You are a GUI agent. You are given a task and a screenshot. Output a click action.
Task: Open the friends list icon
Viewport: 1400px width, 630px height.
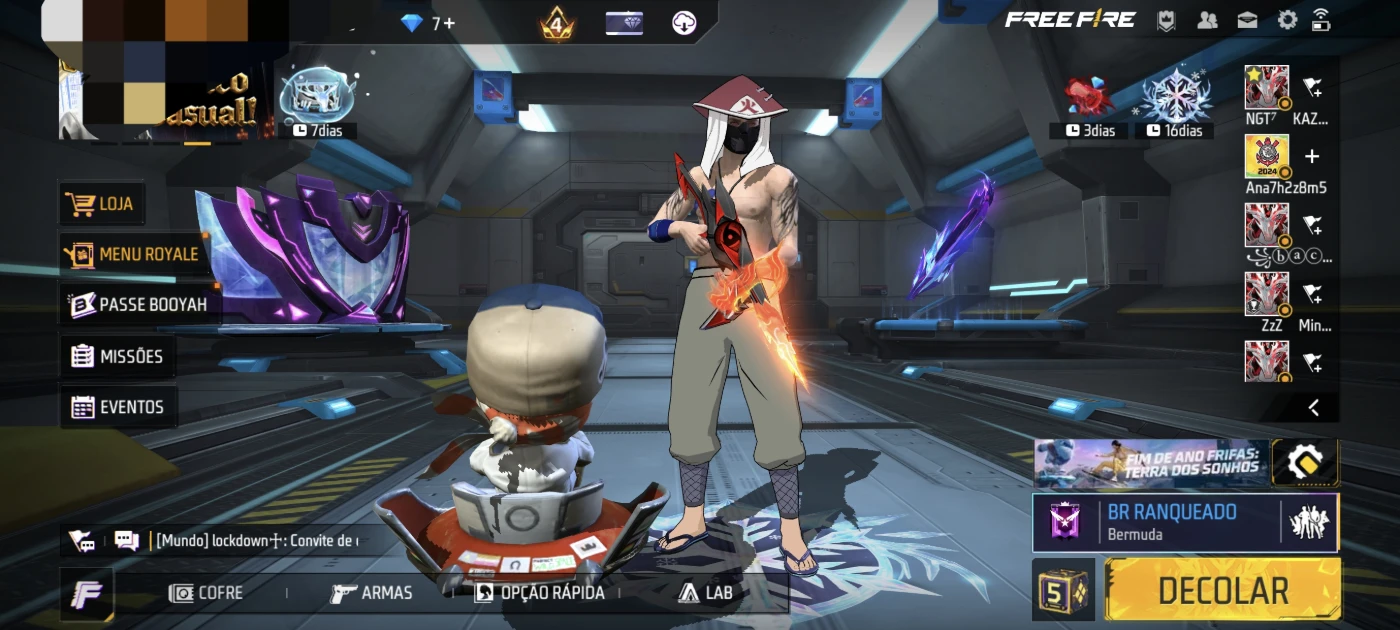coord(1208,20)
